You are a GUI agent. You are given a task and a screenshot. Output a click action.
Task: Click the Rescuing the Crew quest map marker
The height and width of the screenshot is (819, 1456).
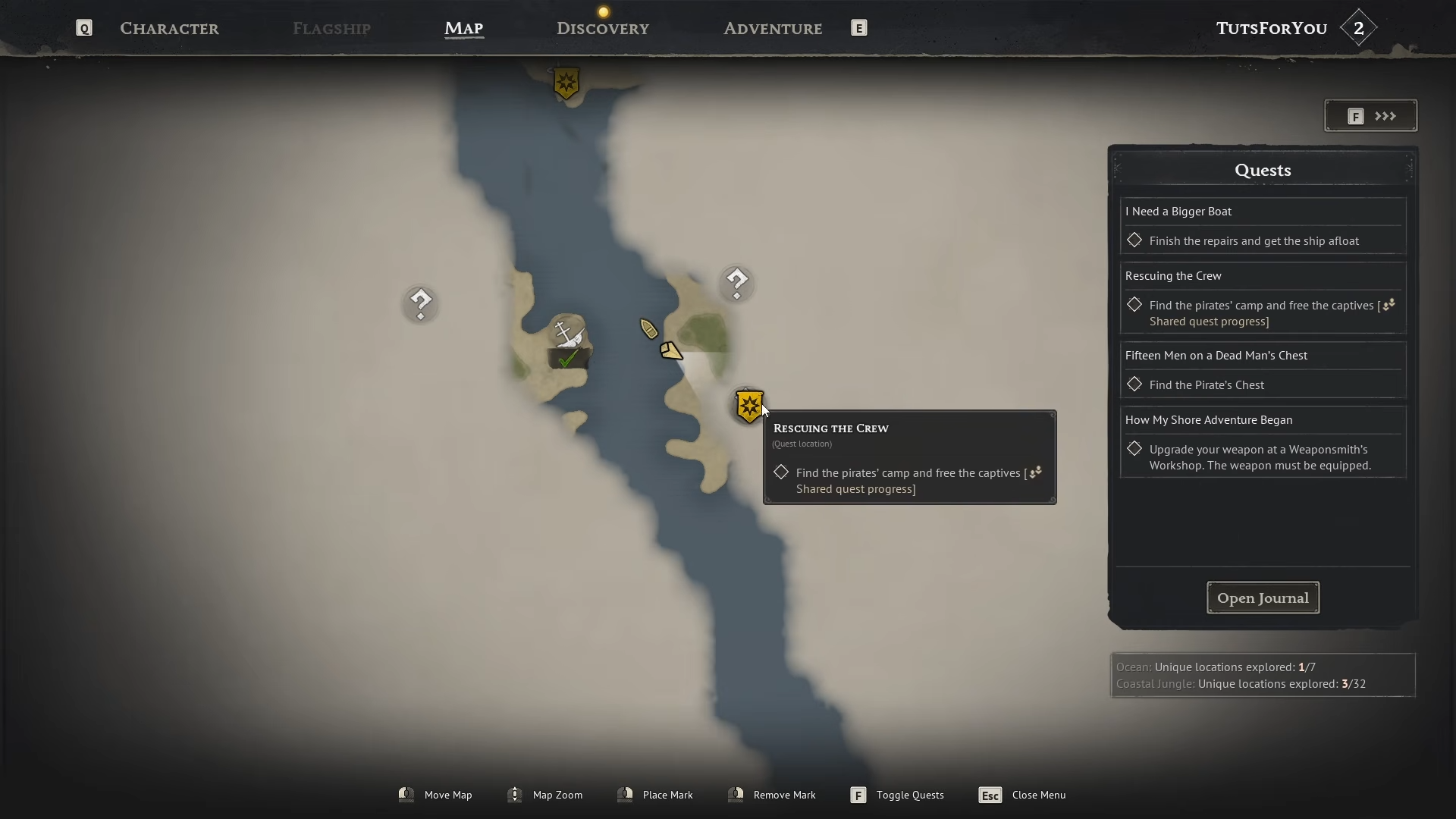click(749, 406)
